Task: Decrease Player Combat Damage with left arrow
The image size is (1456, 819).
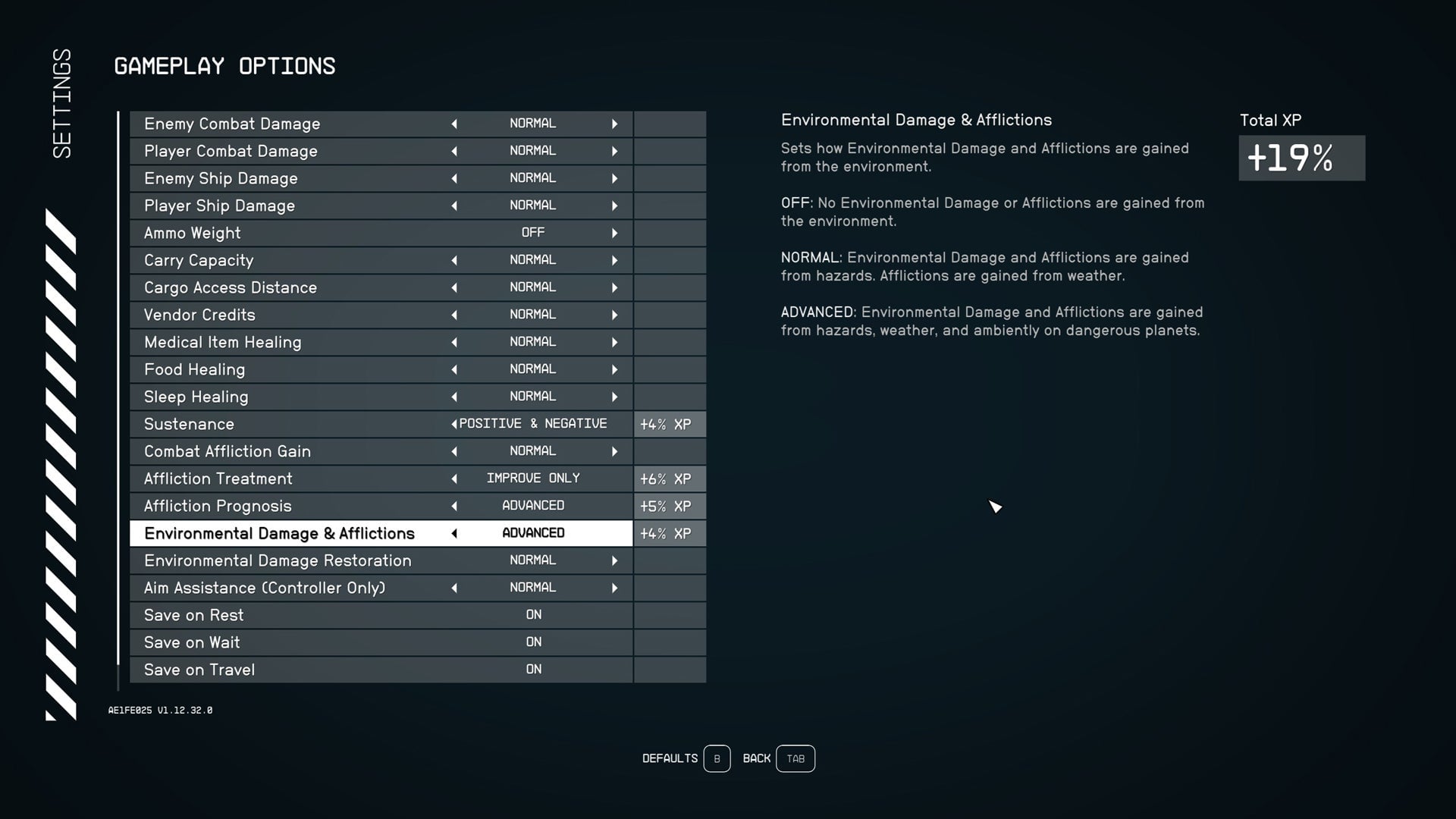Action: coord(453,151)
